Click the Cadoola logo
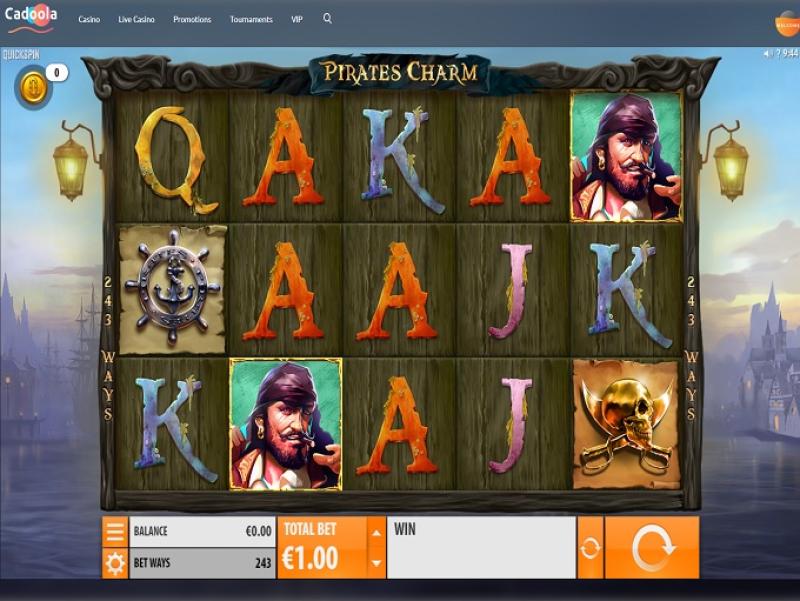Viewport: 800px width, 601px height. [33, 17]
